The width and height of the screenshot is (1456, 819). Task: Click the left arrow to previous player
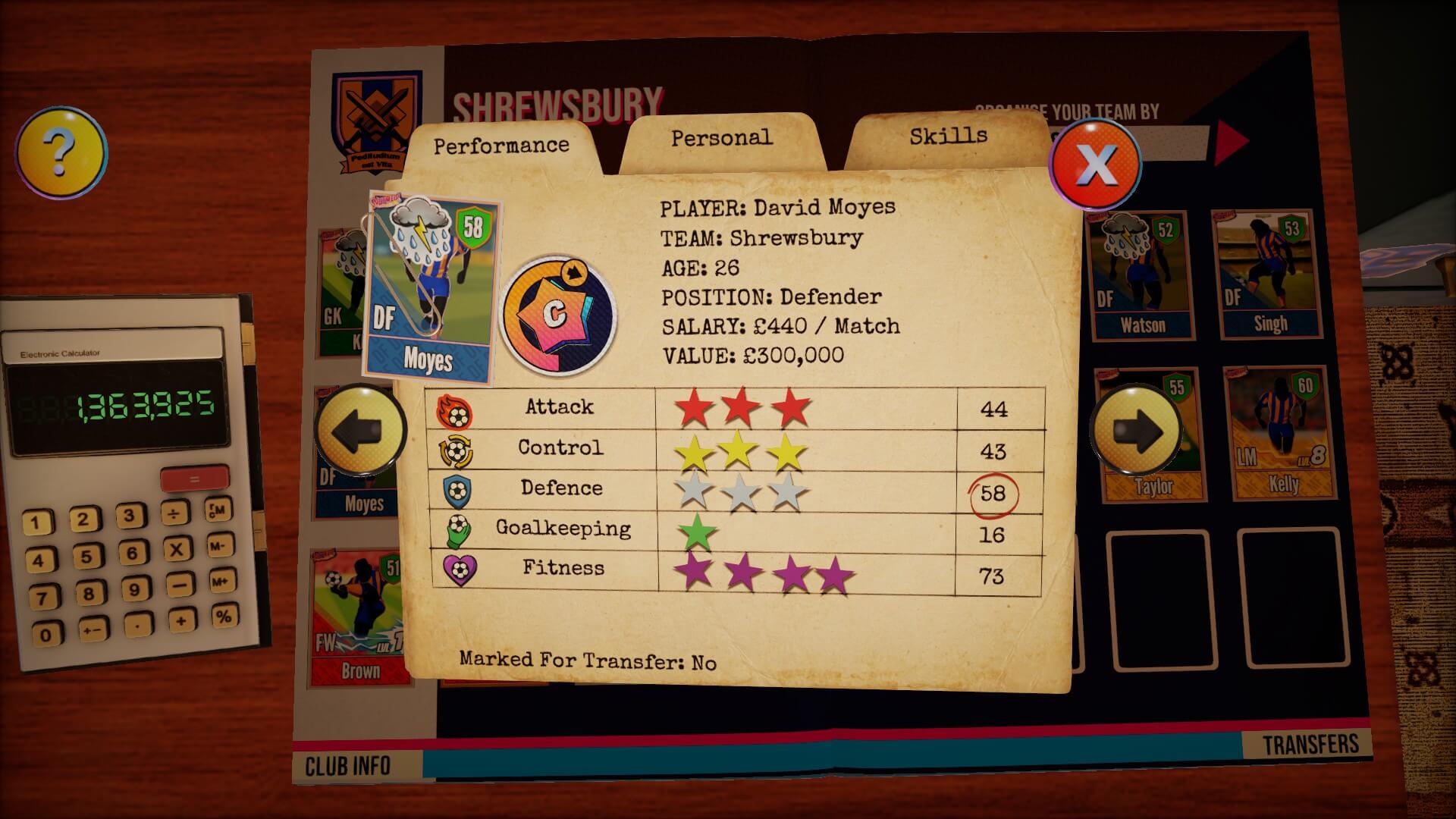click(x=361, y=430)
